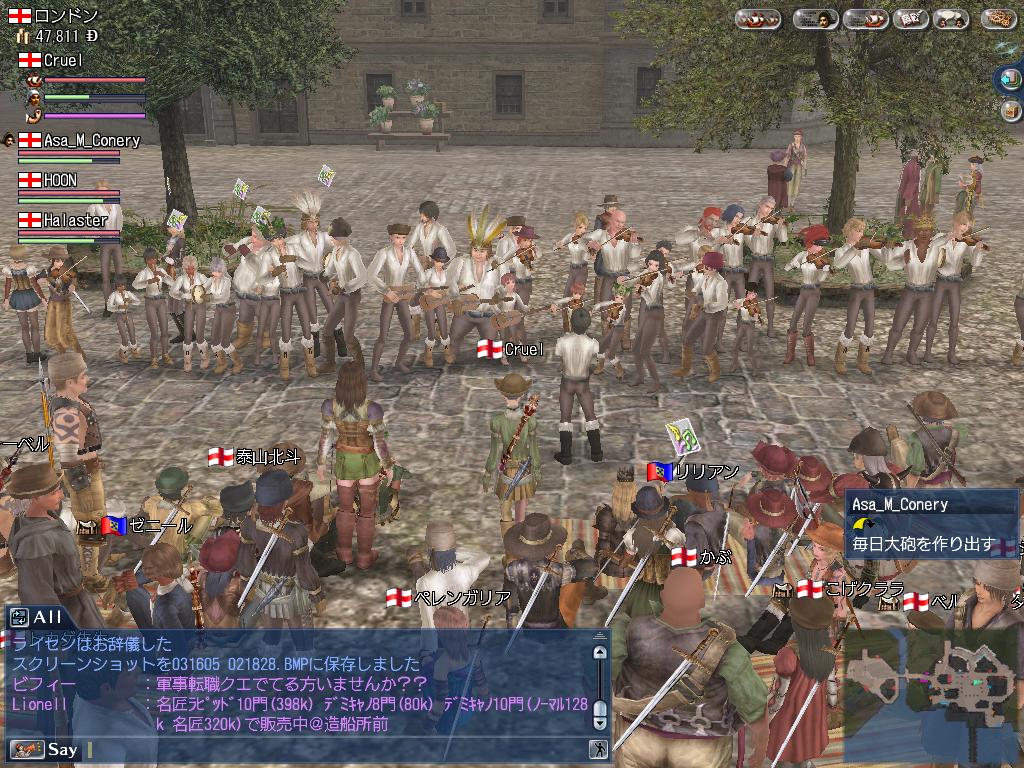The width and height of the screenshot is (1024, 768).
Task: Open the orange map menu button
Action: (x=997, y=19)
